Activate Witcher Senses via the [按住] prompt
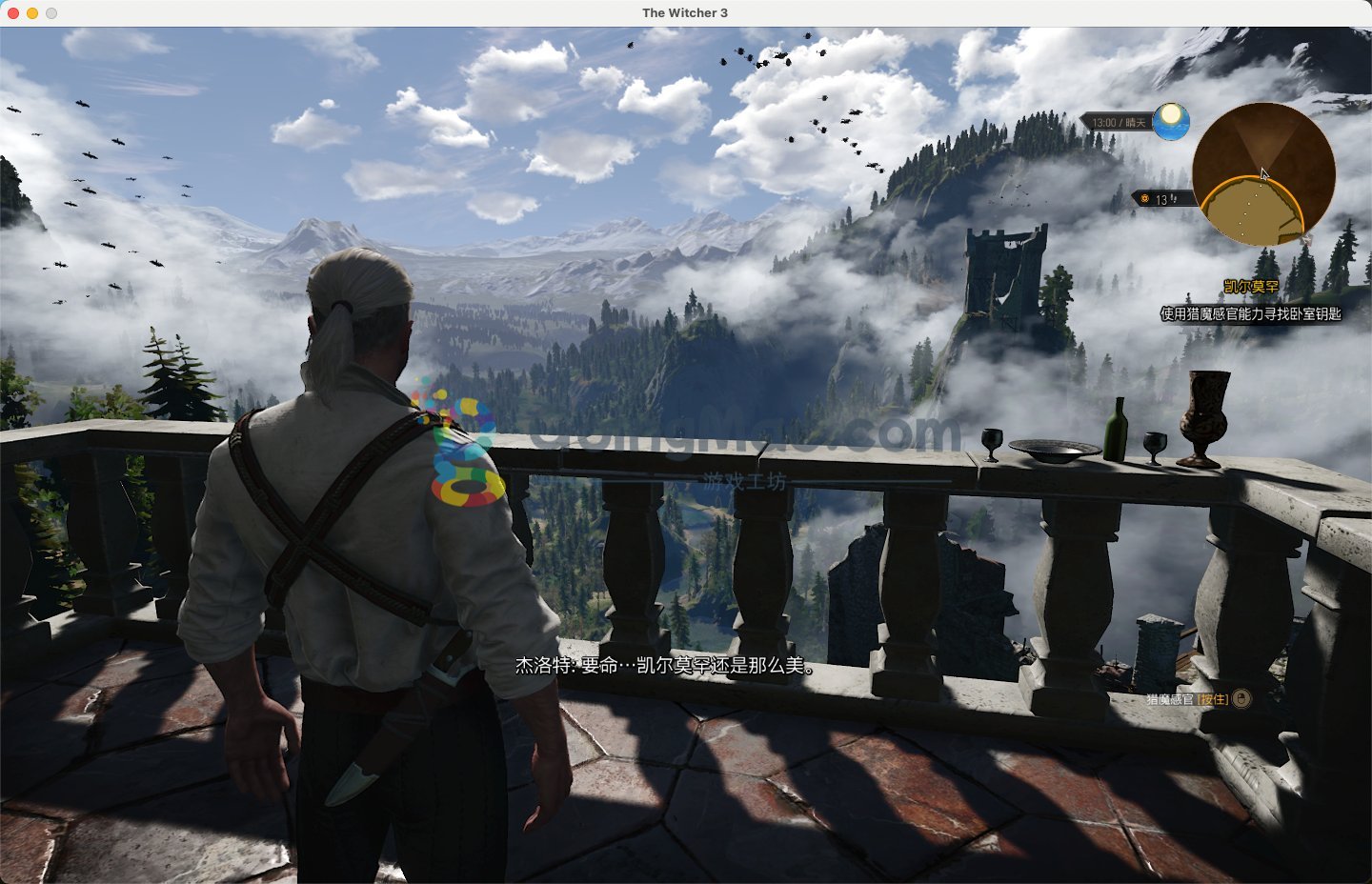Image resolution: width=1372 pixels, height=884 pixels. pyautogui.click(x=1212, y=701)
